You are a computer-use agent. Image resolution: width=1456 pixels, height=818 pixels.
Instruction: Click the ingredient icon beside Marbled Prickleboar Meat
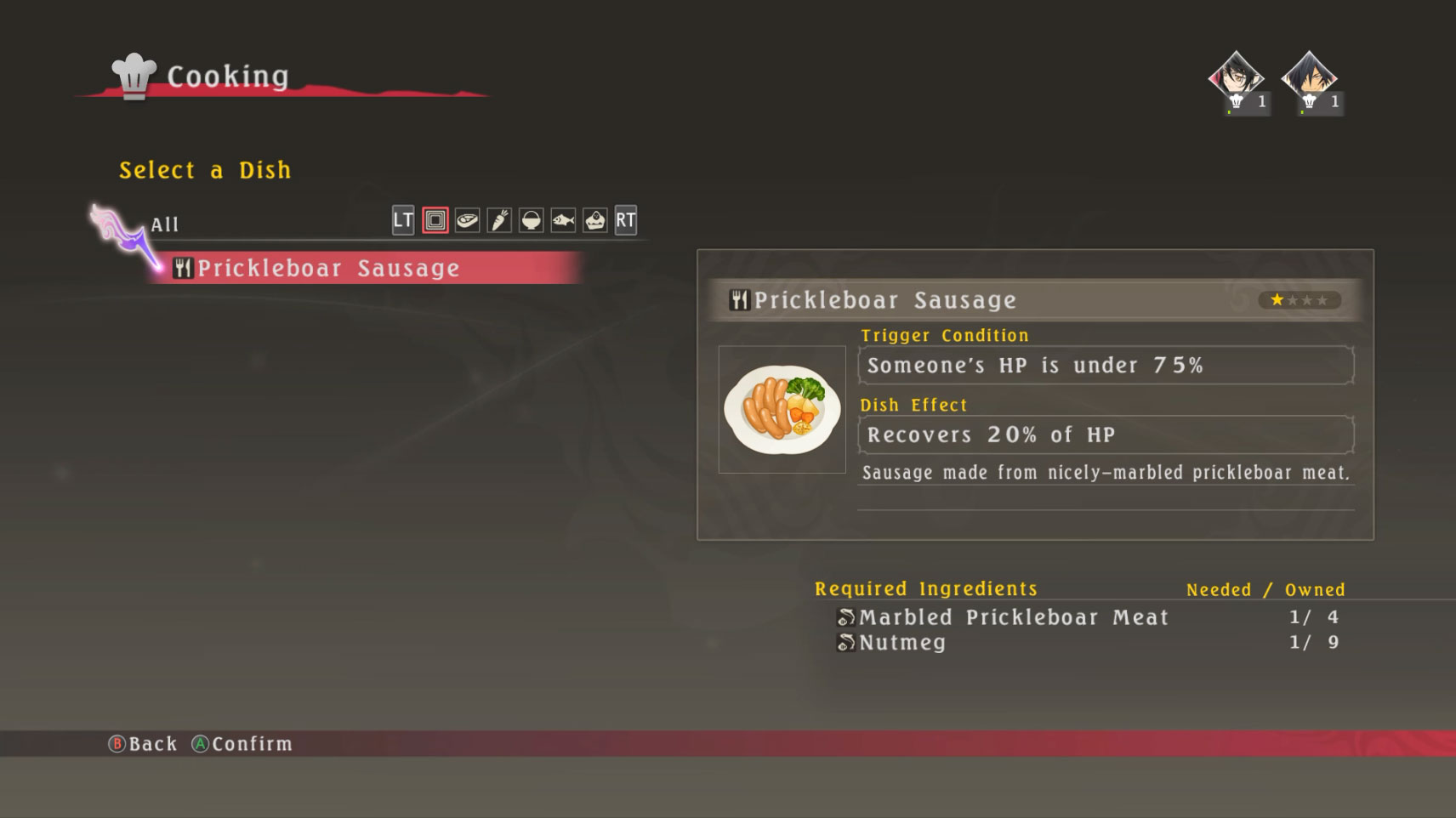[x=845, y=617]
